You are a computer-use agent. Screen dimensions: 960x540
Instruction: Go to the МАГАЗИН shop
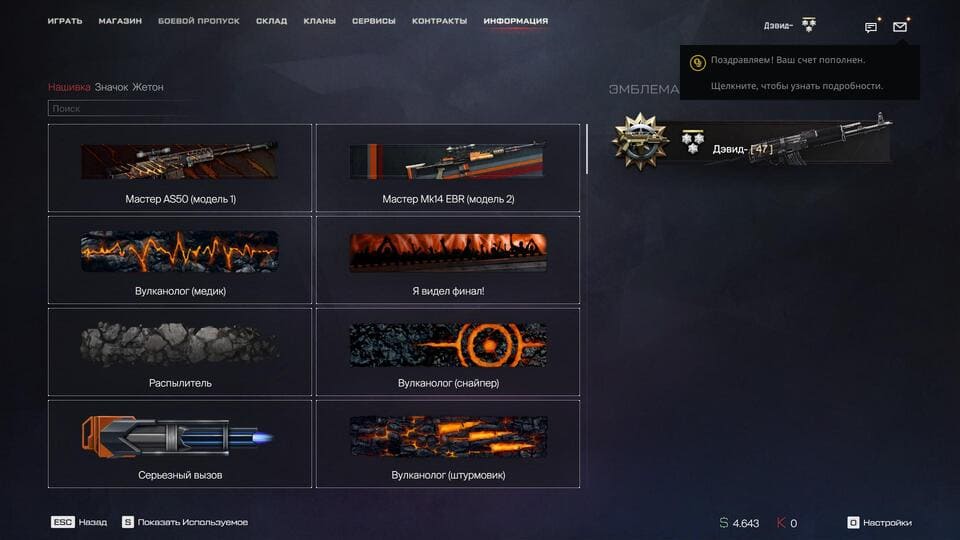click(x=120, y=21)
